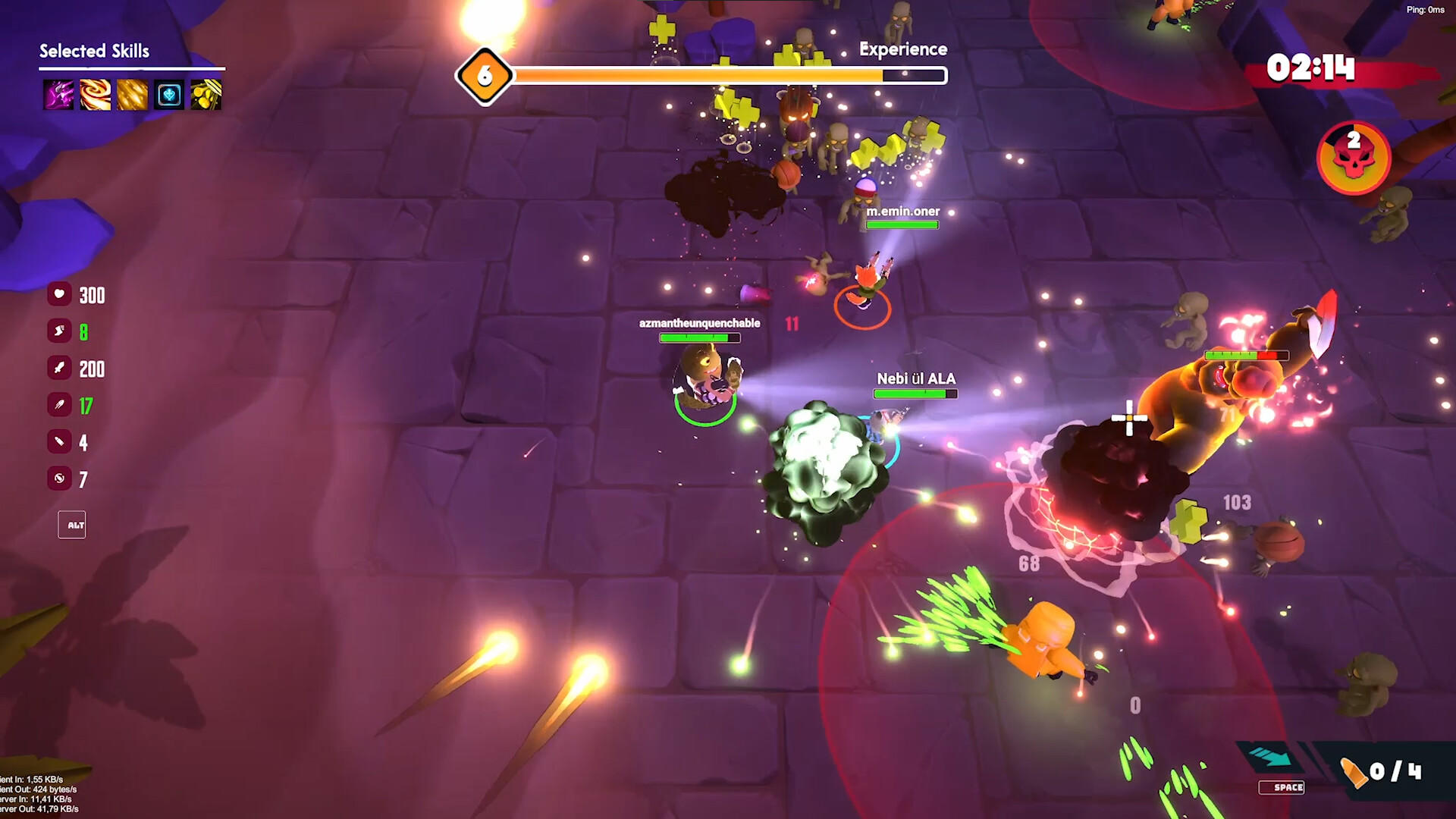Click the winged boot speed stat icon

59,331
